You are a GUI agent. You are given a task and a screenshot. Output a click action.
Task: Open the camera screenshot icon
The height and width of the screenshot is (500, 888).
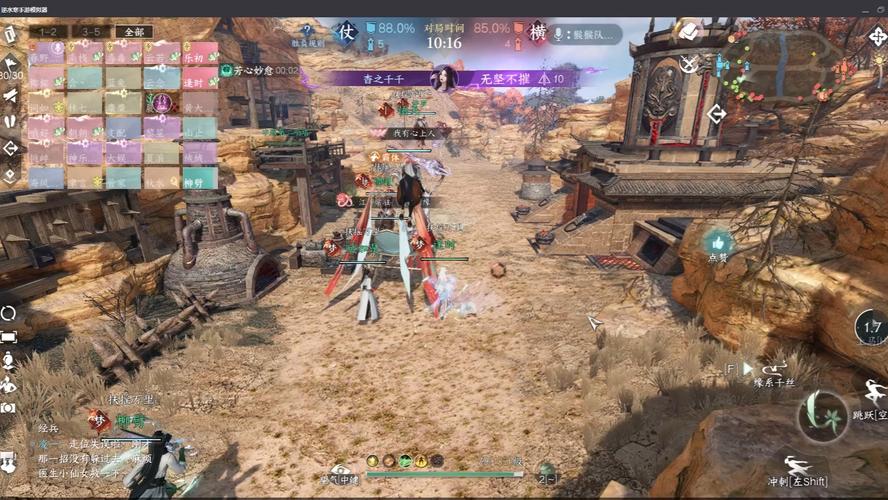click(9, 408)
